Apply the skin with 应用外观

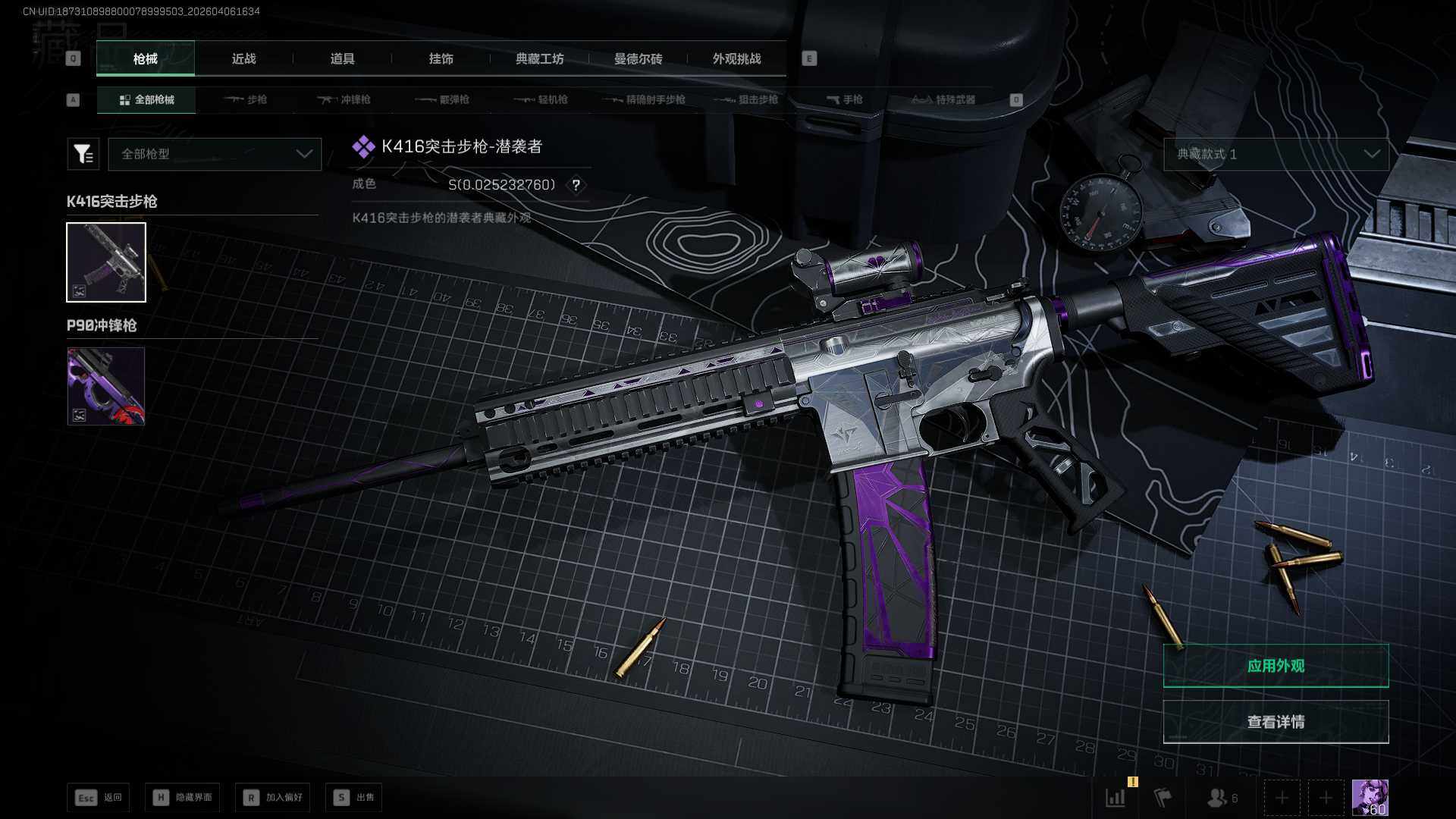tap(1276, 666)
